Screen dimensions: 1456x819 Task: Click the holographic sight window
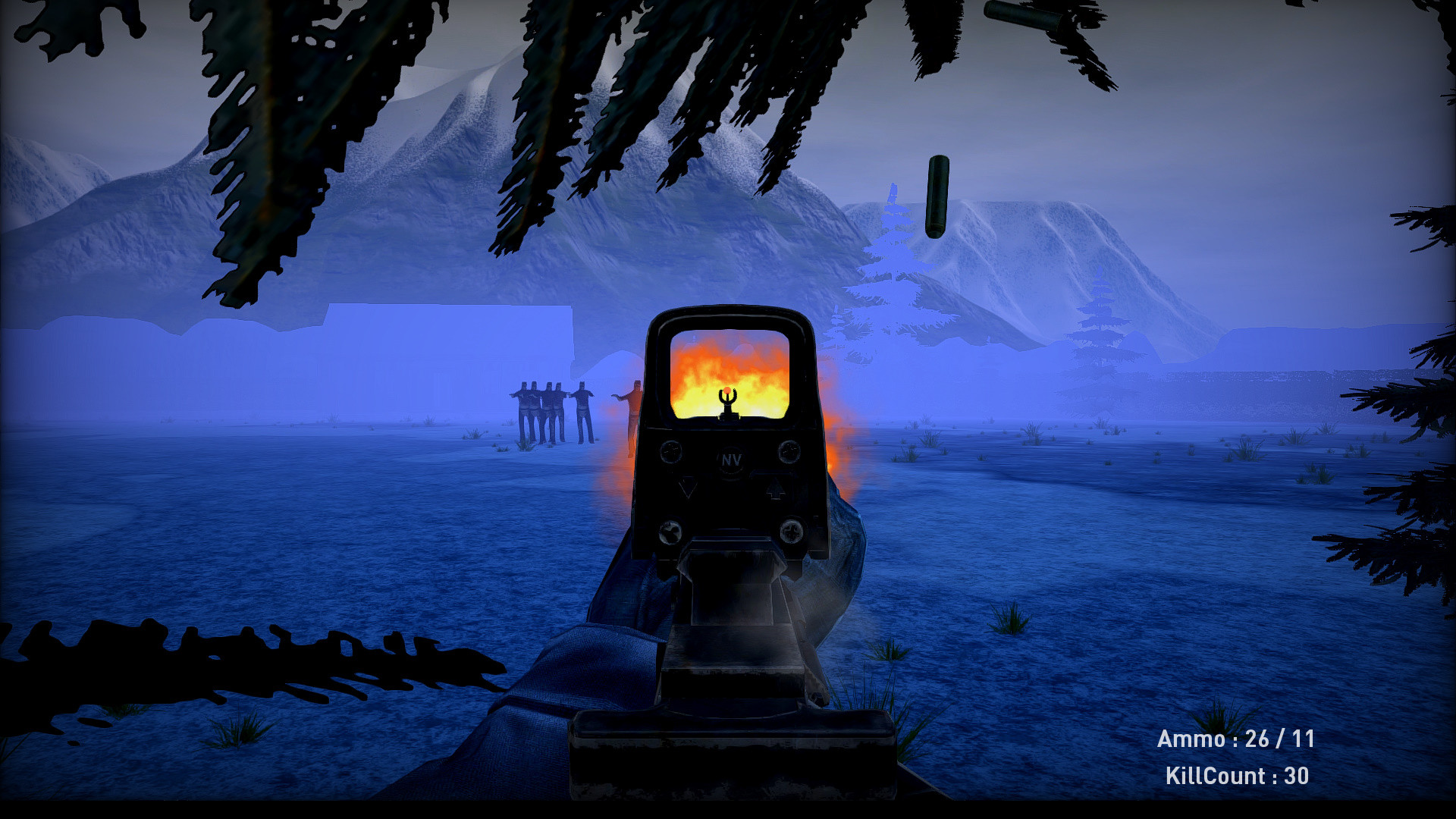[728, 364]
